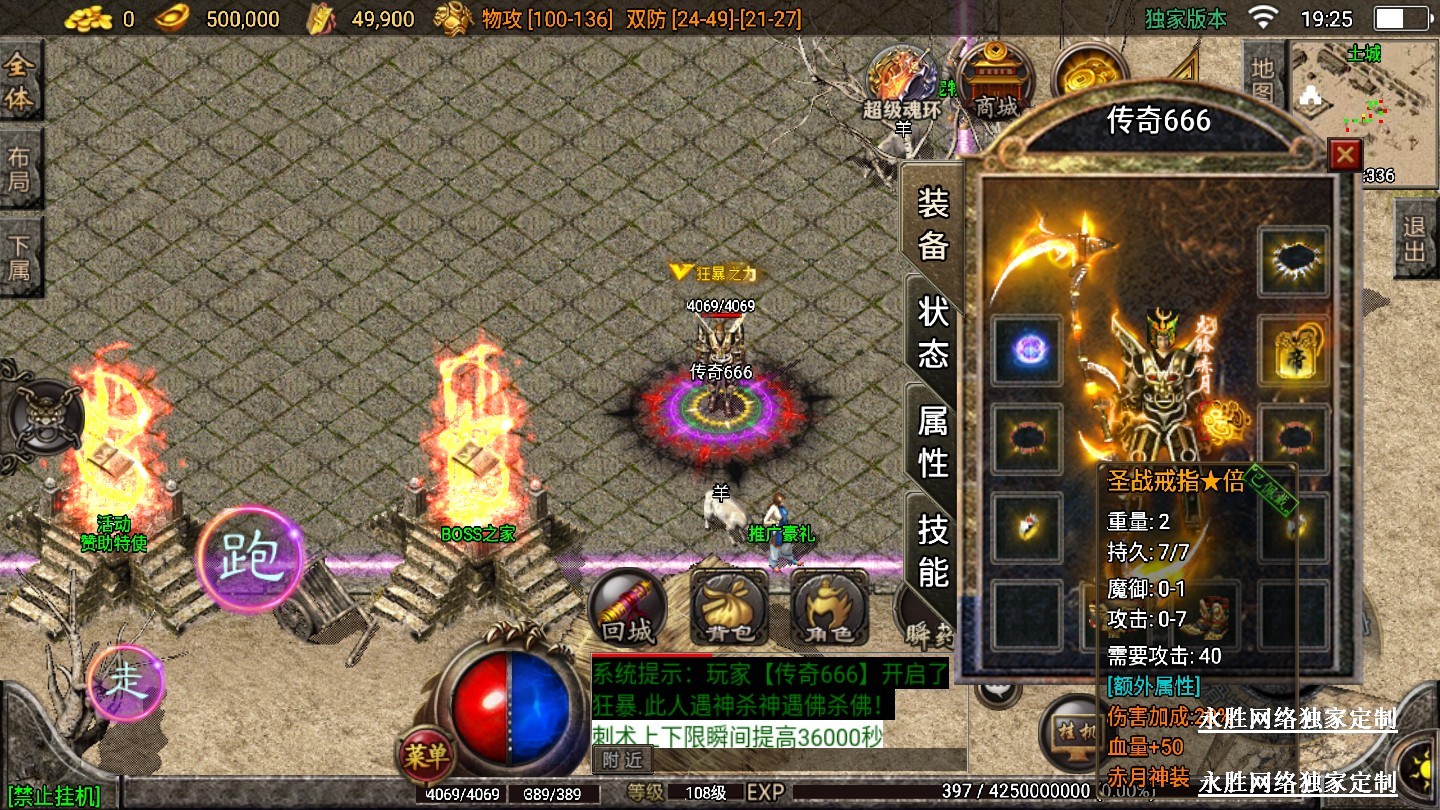Select the blue orb equipment slot

click(x=1027, y=350)
